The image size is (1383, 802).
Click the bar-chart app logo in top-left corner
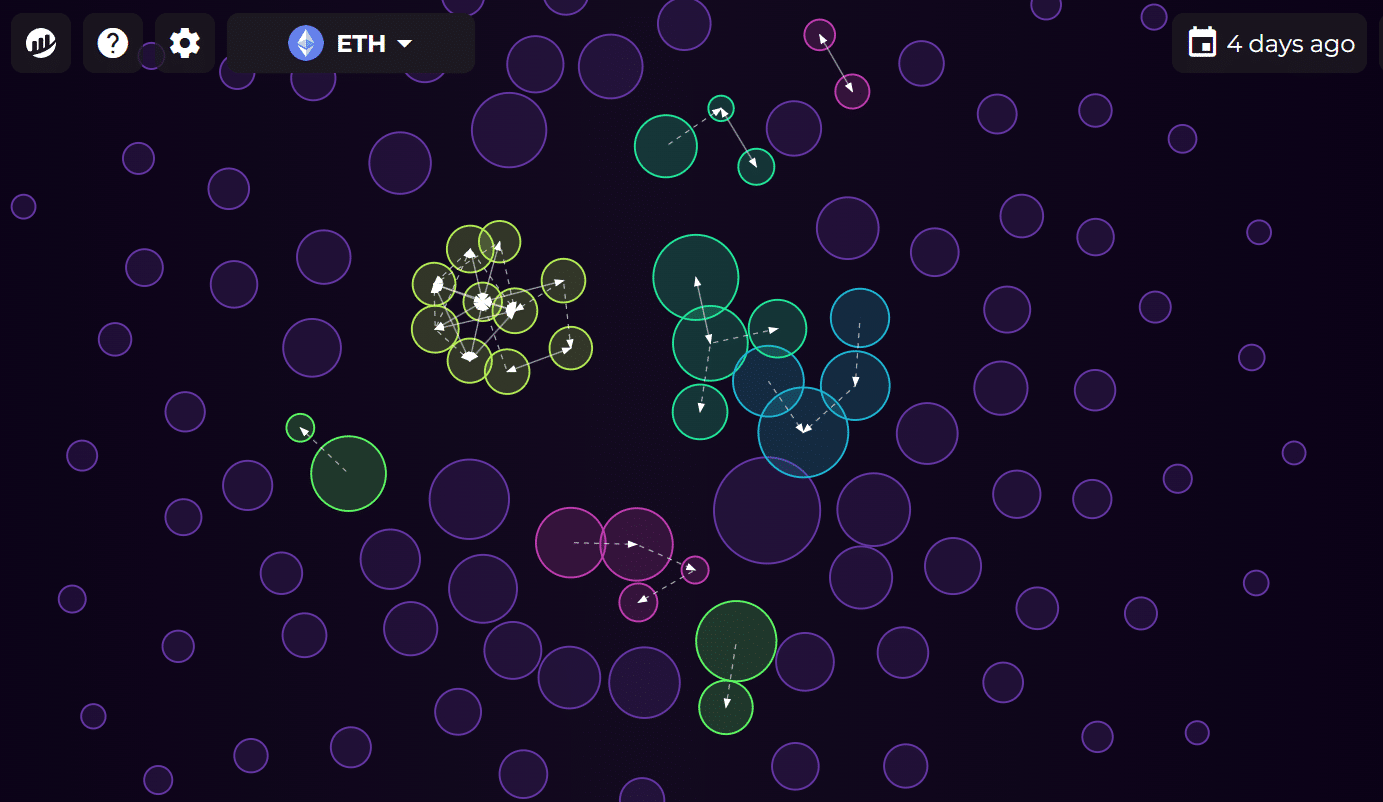40,43
